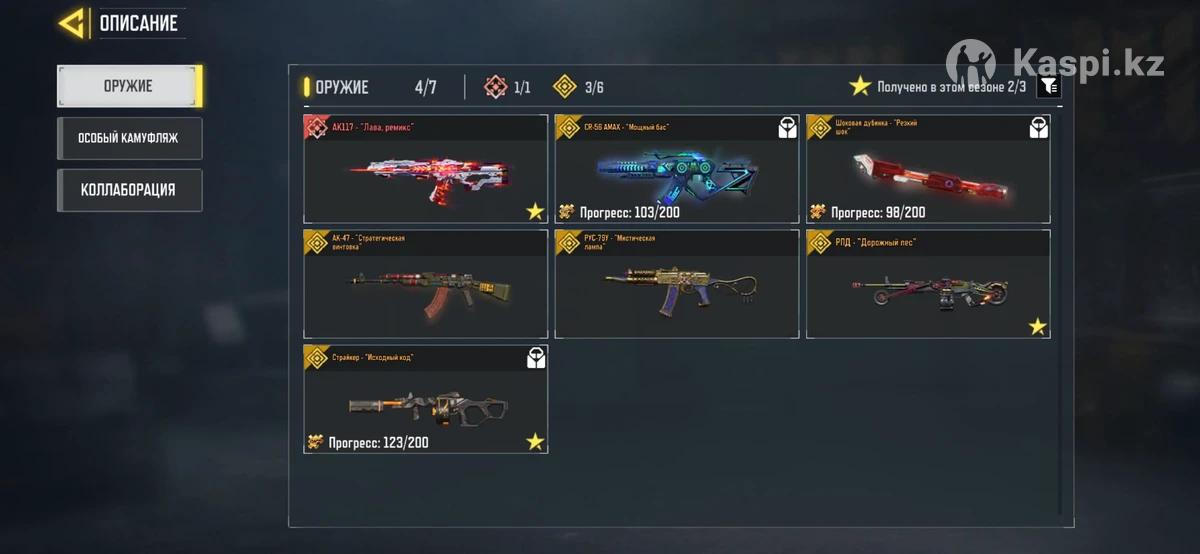The width and height of the screenshot is (1200, 554).
Task: View the AK-47 "Стратегическая винтовка" card
Action: click(x=426, y=284)
